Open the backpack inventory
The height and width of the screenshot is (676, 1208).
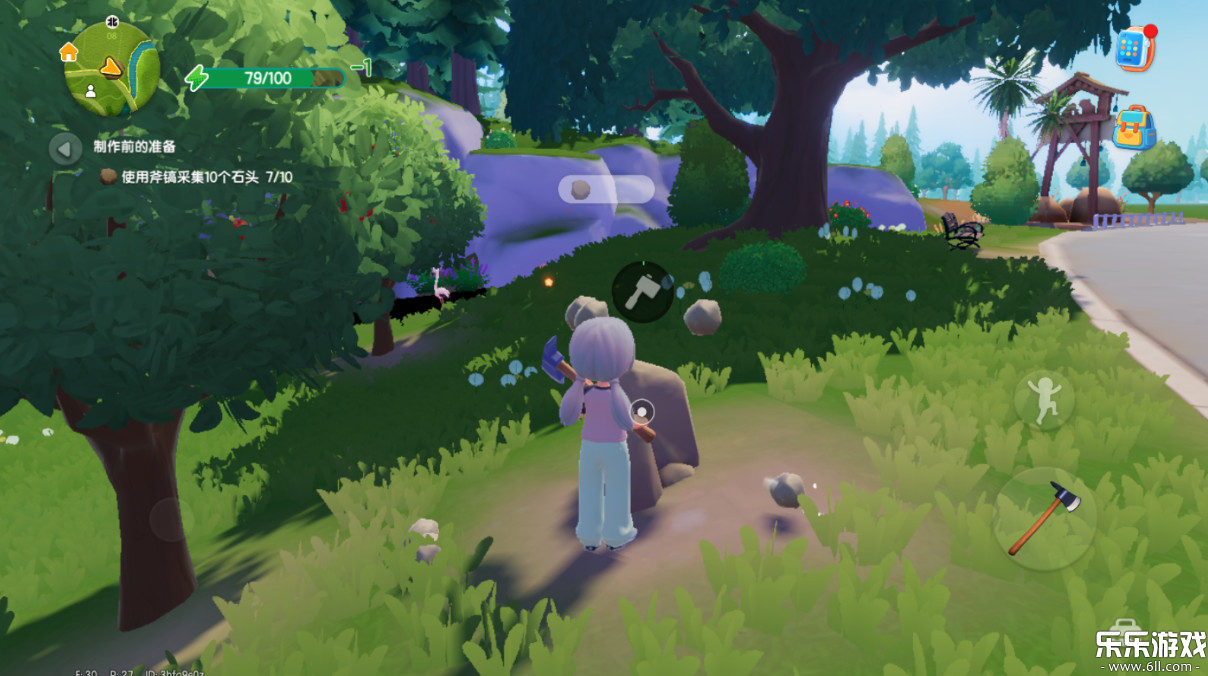tap(1134, 128)
